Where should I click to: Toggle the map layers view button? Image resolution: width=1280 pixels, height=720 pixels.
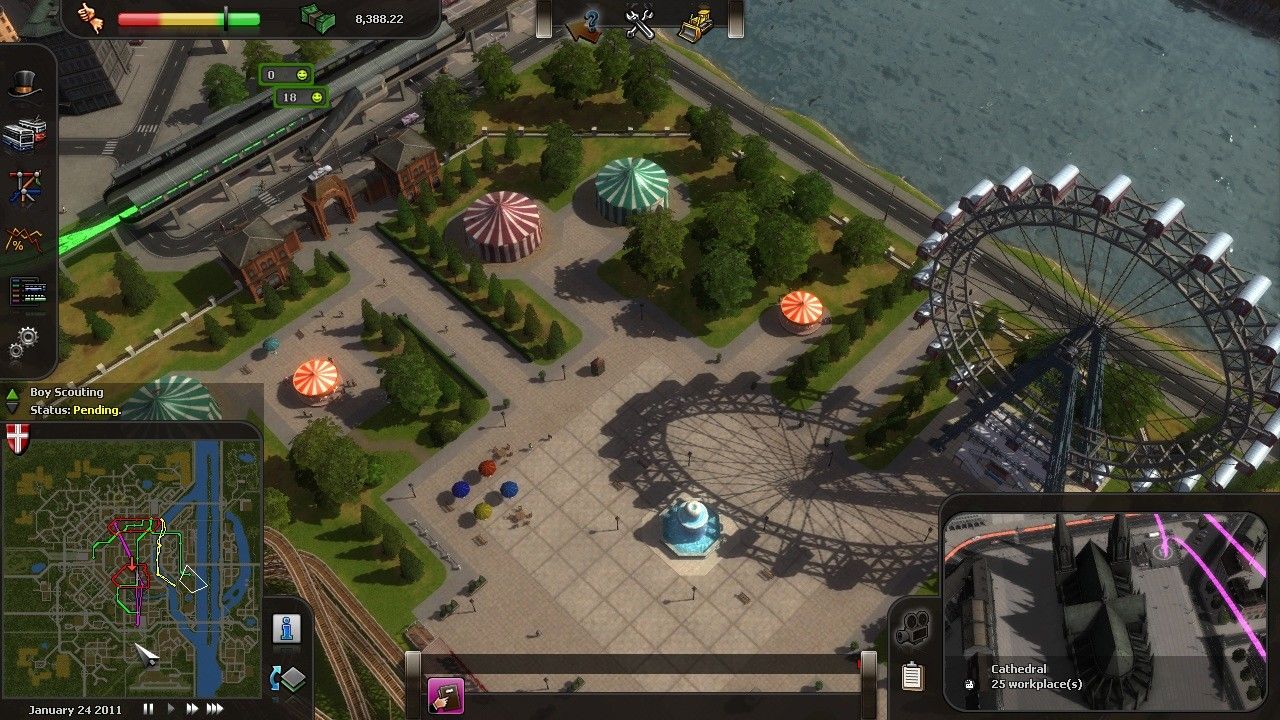288,679
